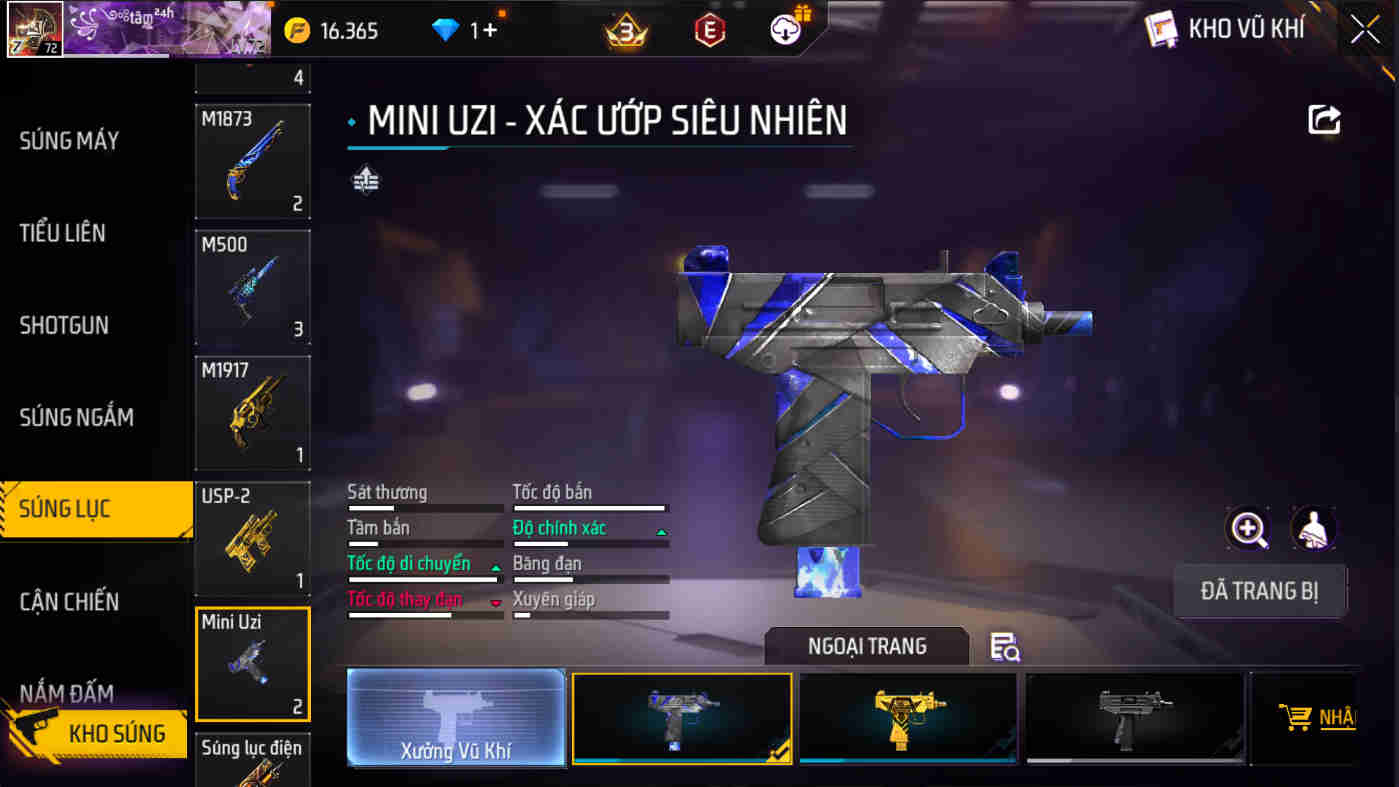Image resolution: width=1399 pixels, height=787 pixels.
Task: Collapse the Tốc độ thay đạn stat arrow
Action: pos(494,605)
